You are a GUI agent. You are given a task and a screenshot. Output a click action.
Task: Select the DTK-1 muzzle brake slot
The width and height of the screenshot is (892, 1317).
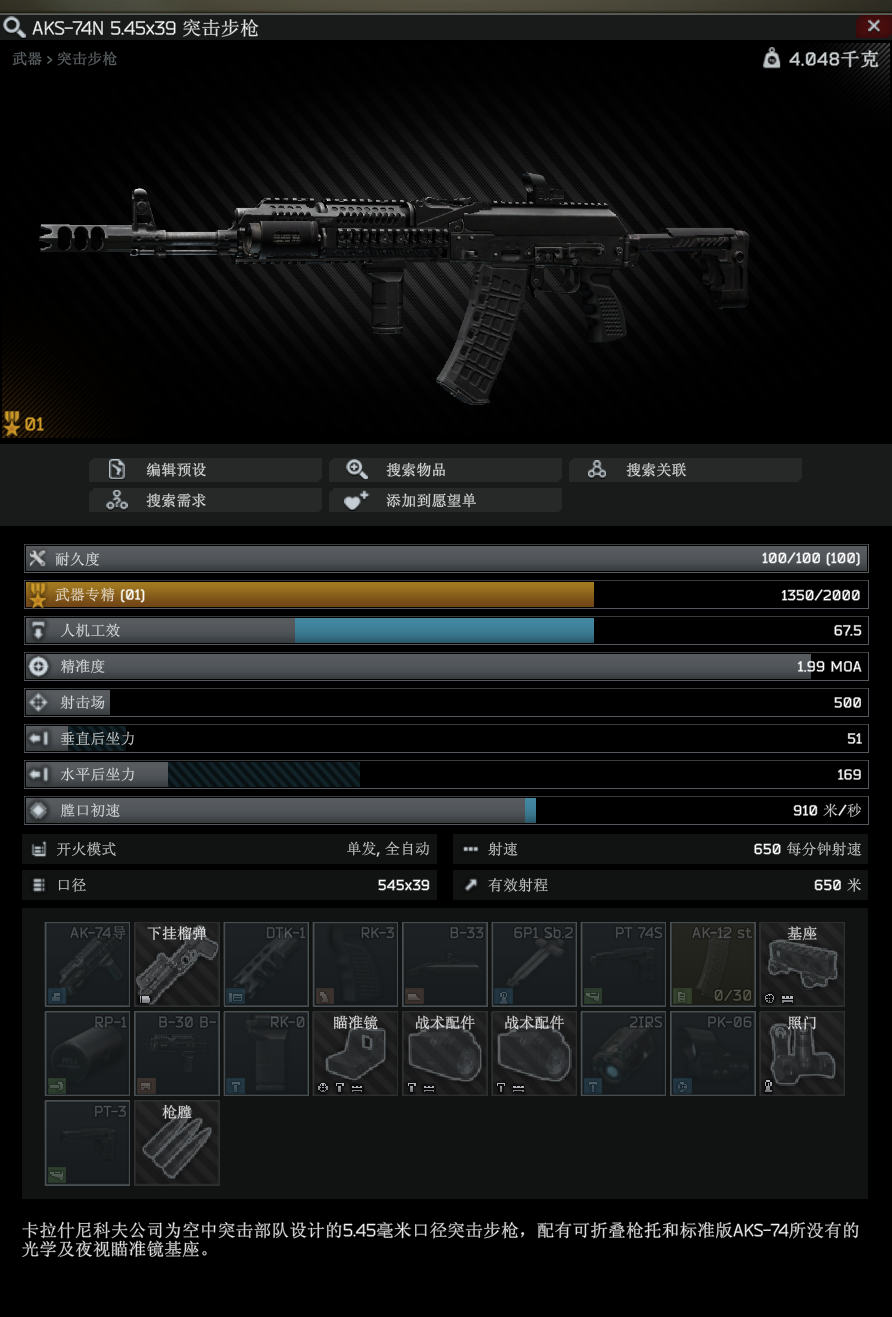[266, 964]
